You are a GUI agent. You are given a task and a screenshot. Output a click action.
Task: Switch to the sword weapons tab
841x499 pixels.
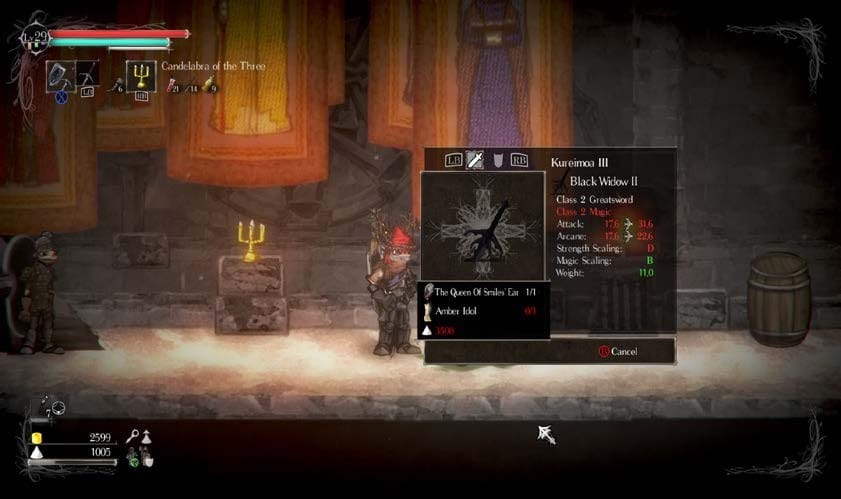point(475,160)
